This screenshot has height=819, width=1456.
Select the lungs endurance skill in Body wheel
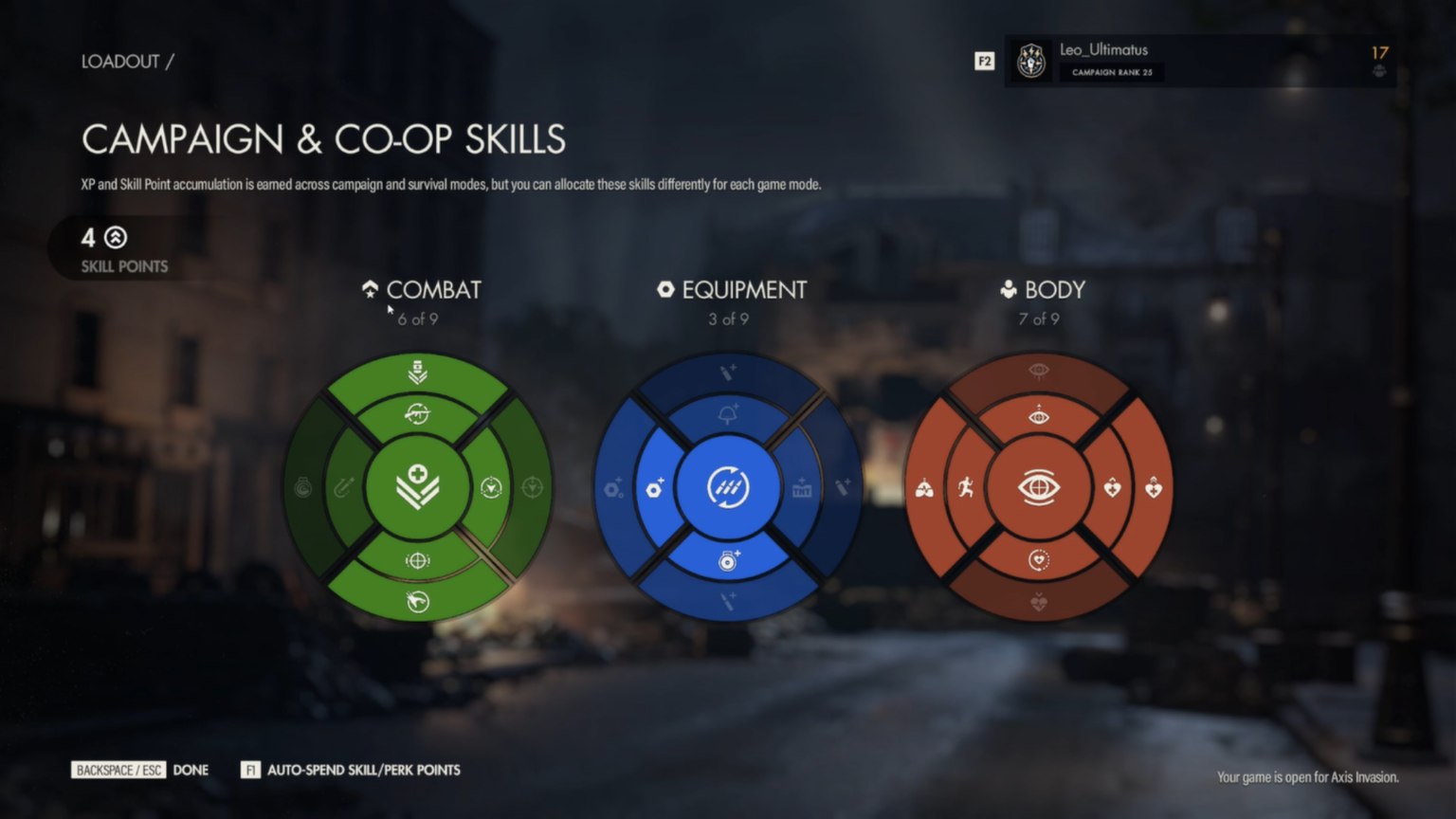(x=924, y=487)
